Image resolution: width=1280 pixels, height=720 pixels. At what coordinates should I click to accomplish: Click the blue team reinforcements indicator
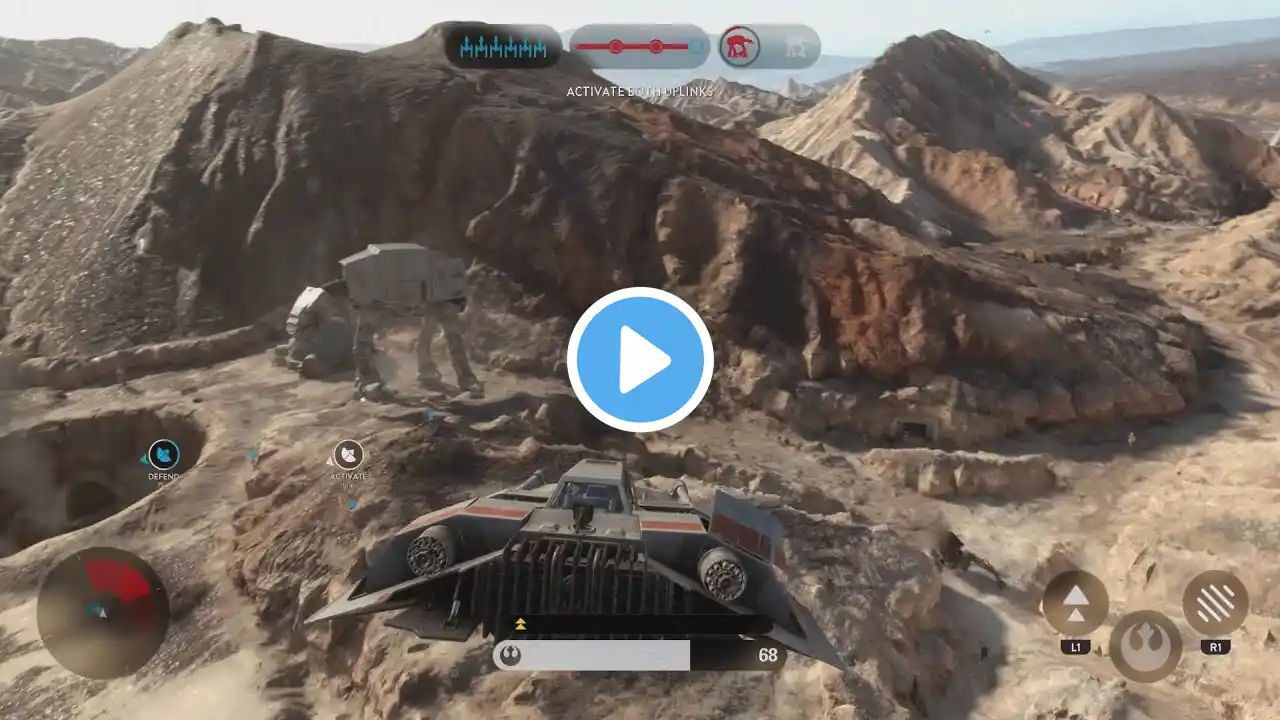(x=503, y=46)
